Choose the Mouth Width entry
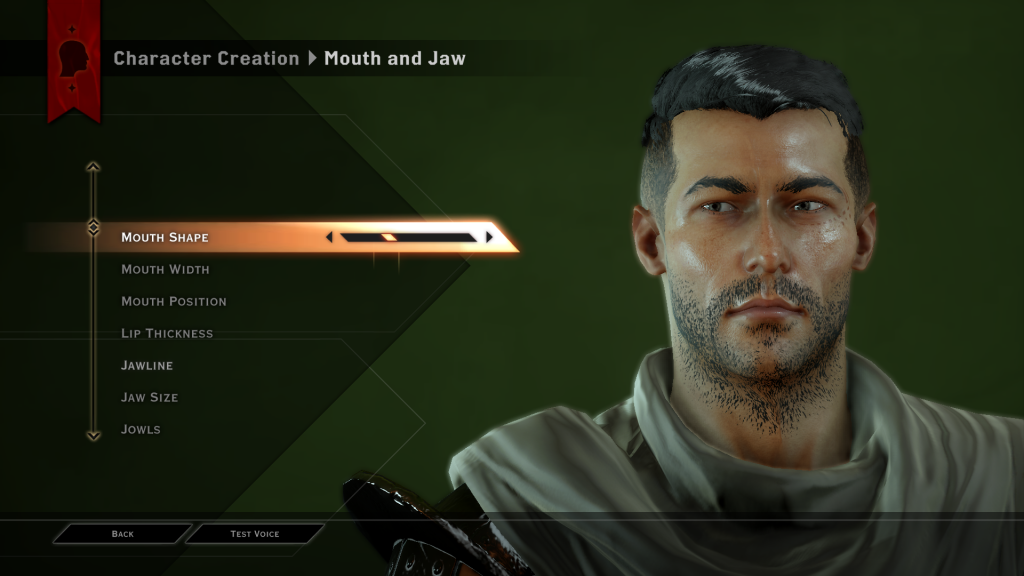 165,269
